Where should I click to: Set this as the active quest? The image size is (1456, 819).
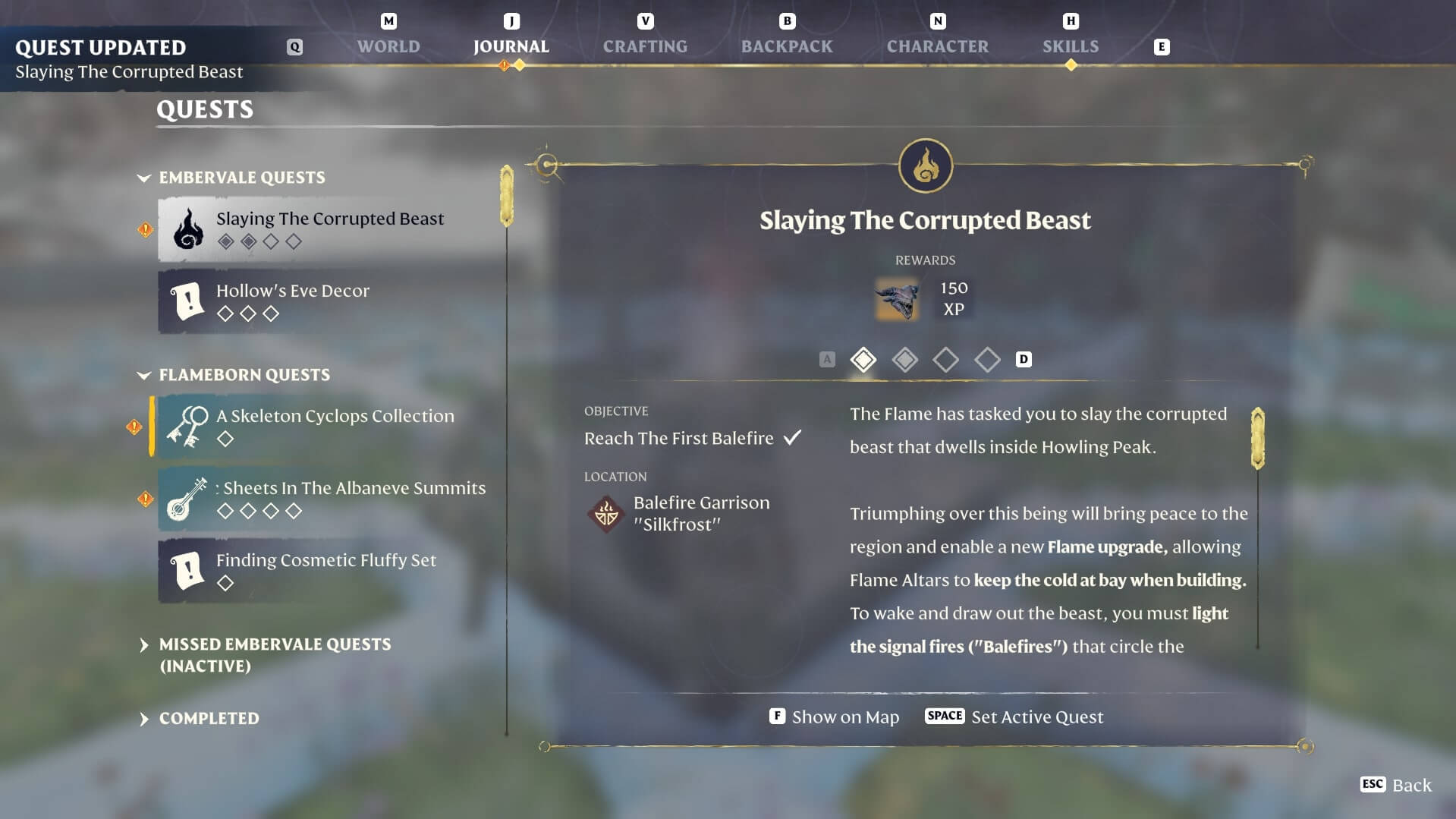coord(1014,717)
